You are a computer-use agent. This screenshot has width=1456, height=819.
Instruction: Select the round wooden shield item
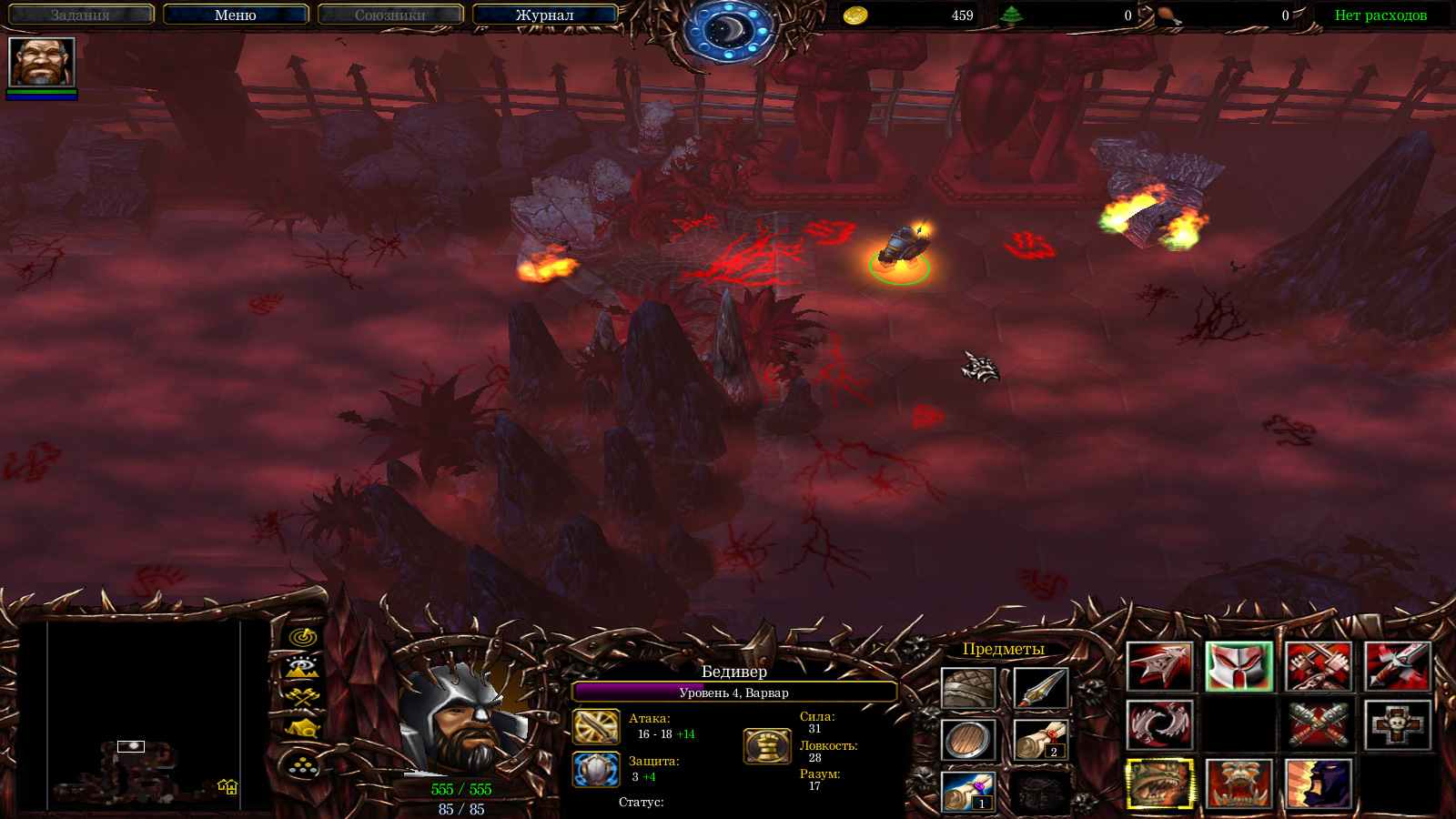(x=967, y=740)
